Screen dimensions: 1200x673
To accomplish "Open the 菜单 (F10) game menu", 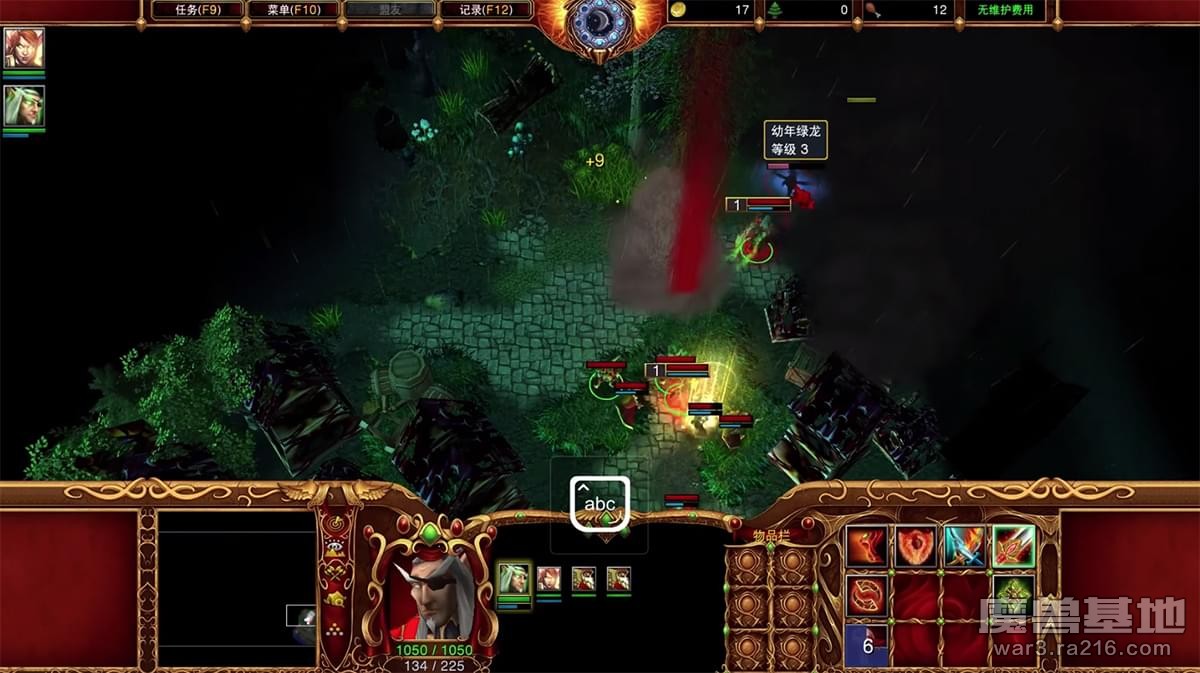I will coord(292,10).
